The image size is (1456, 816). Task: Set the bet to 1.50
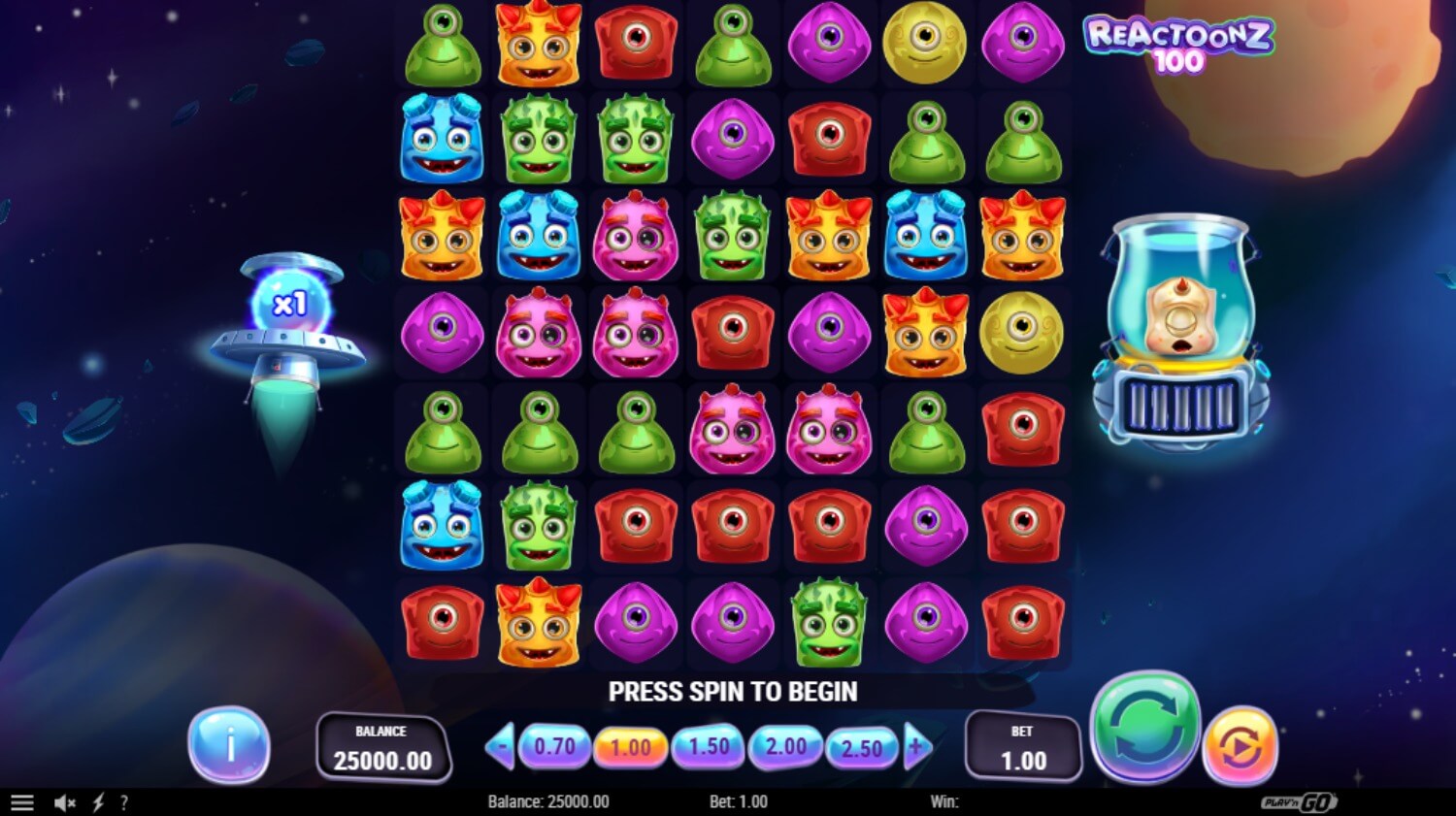click(709, 746)
